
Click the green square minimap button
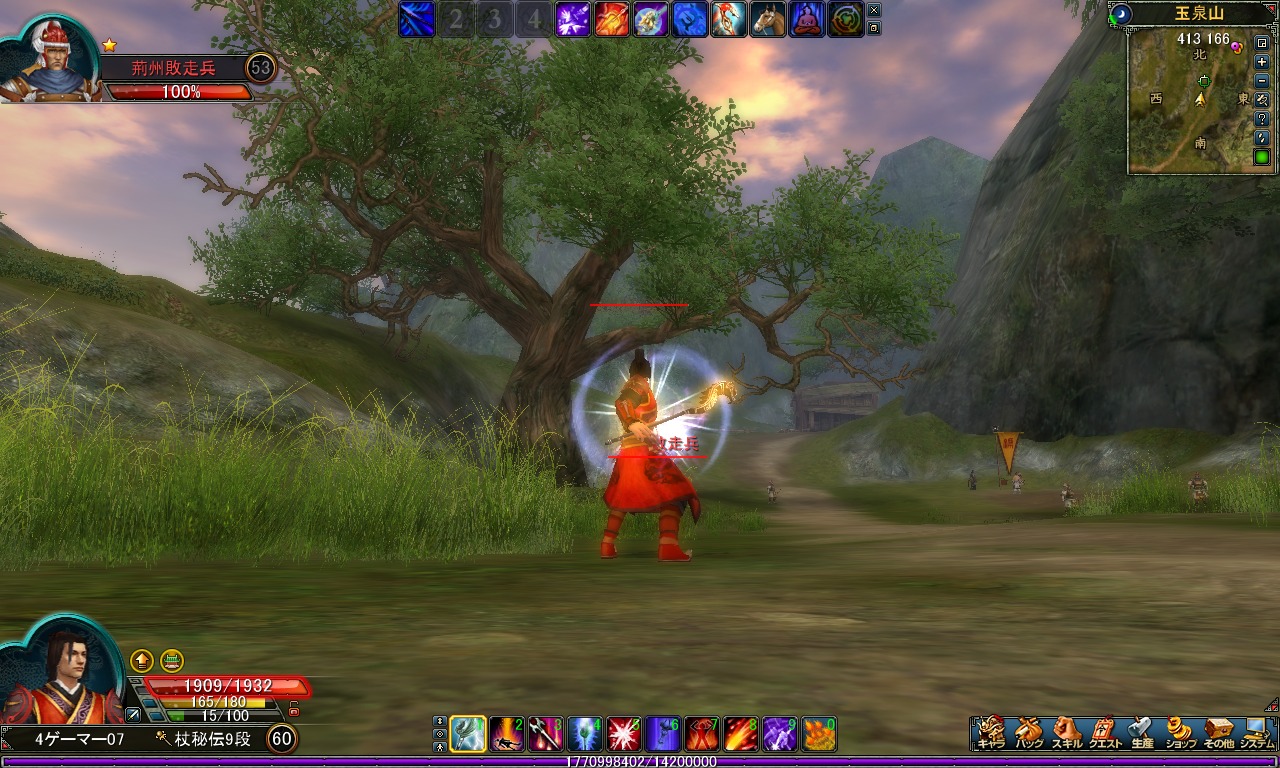click(x=1262, y=157)
